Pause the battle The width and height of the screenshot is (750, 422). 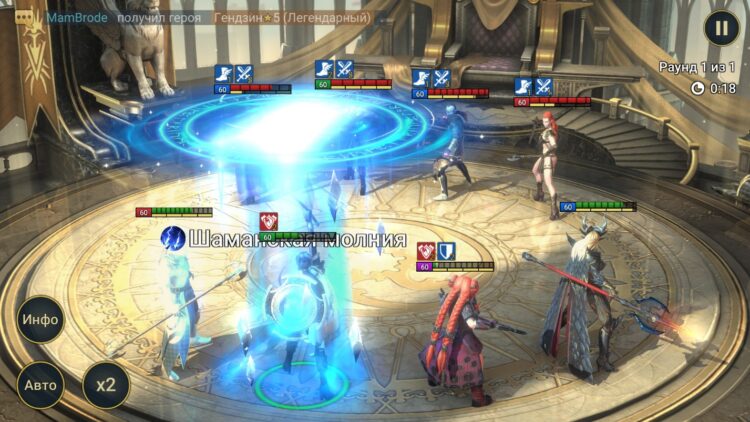(721, 27)
